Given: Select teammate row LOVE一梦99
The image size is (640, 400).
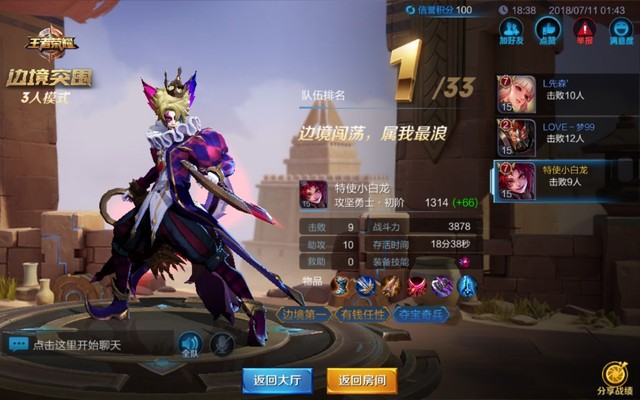Looking at the screenshot, I should (565, 137).
